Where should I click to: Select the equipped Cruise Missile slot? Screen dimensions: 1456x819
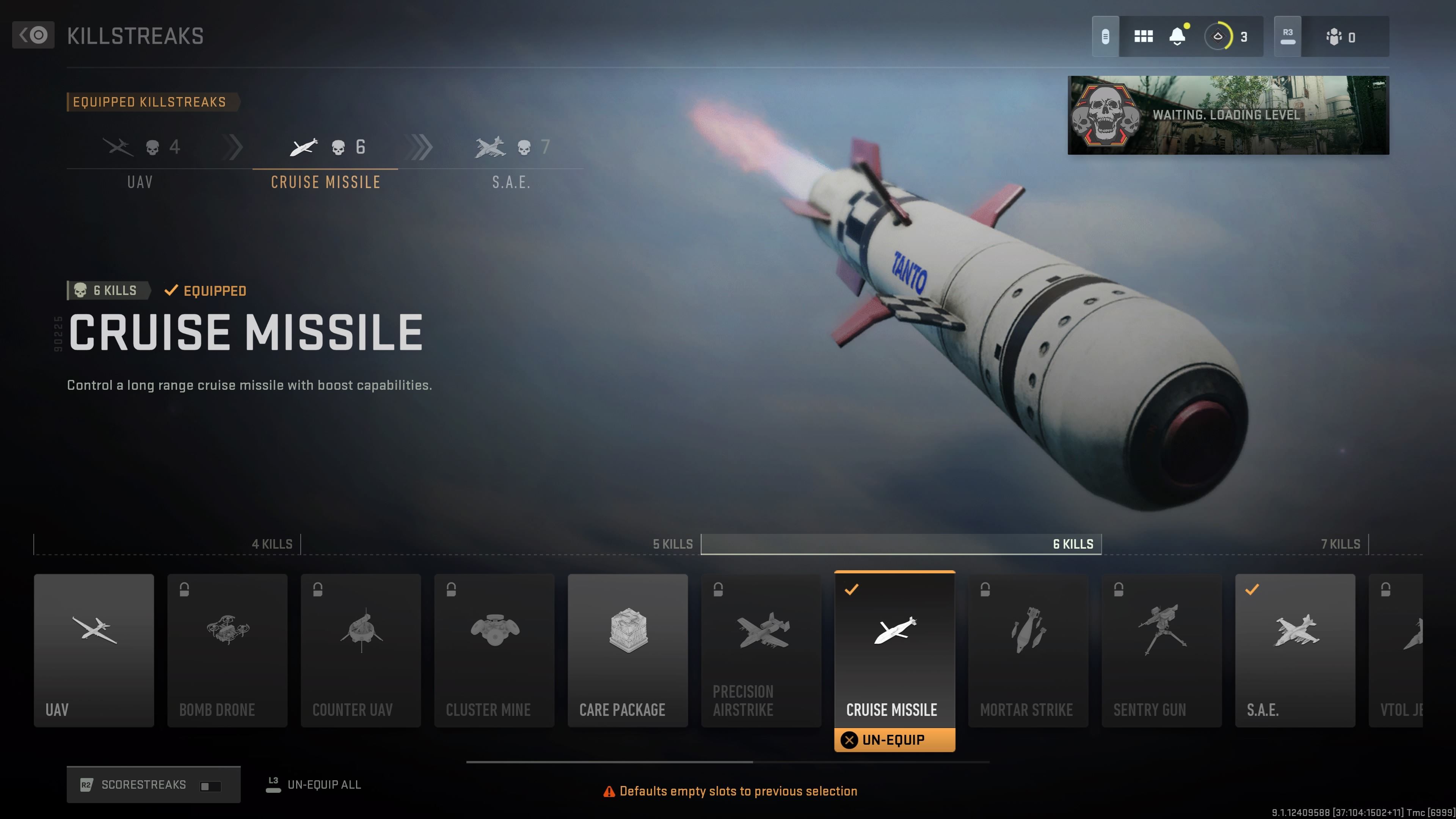click(x=326, y=160)
